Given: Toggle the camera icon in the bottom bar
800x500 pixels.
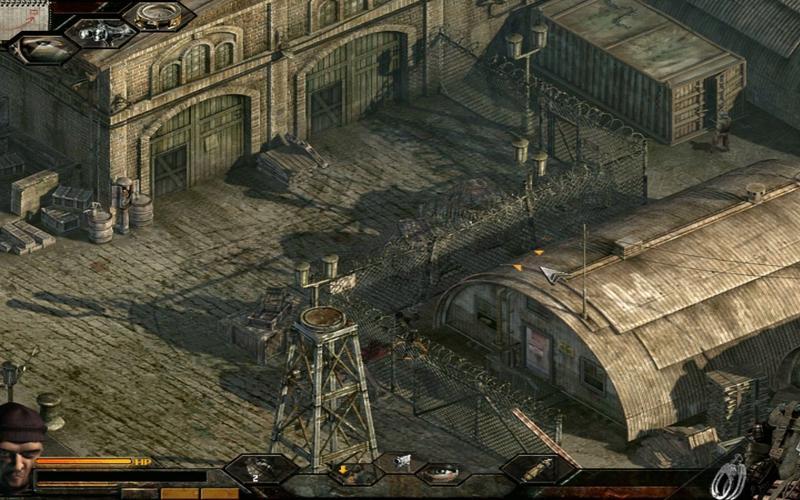Looking at the screenshot, I should click(403, 461).
